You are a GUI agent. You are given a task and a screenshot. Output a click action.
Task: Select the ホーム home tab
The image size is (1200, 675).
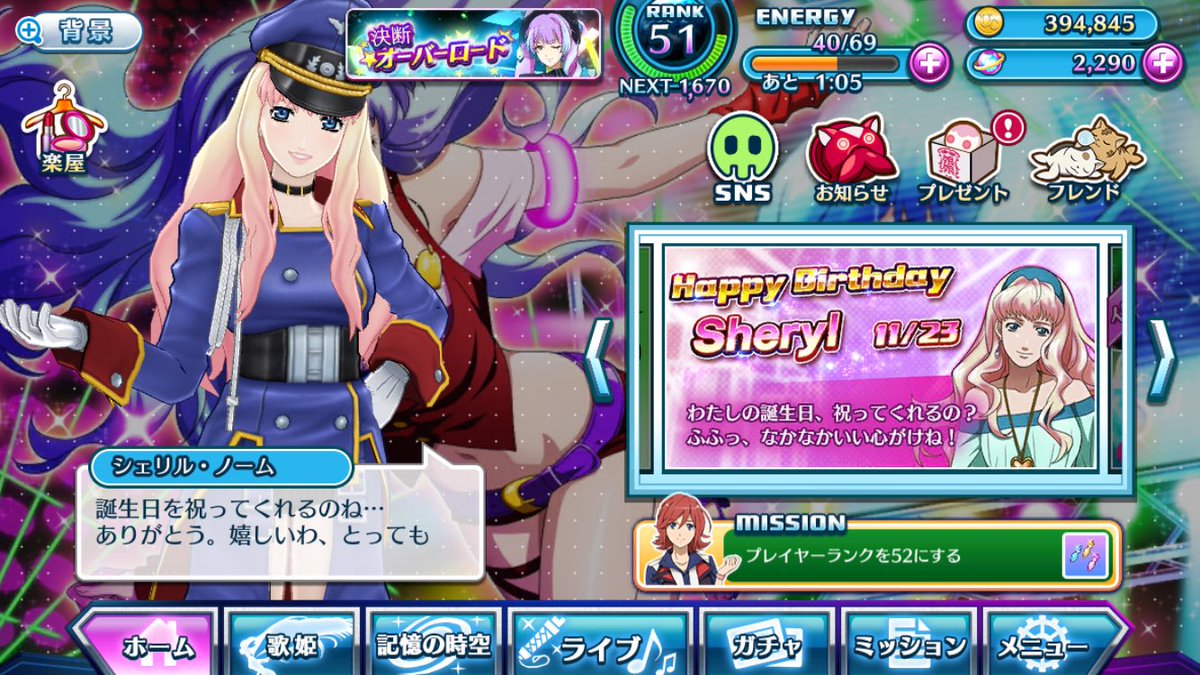145,645
